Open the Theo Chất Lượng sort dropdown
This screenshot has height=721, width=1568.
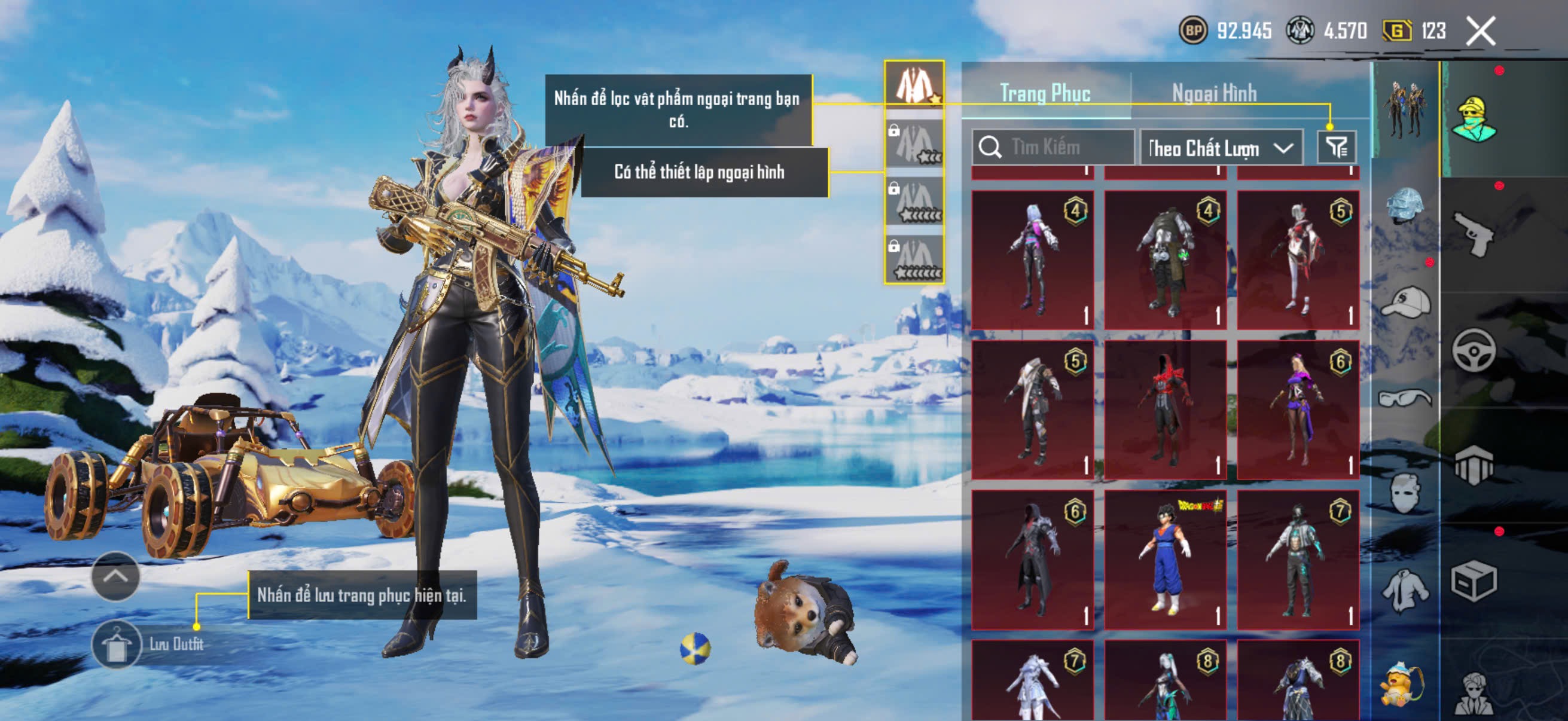(x=1221, y=148)
